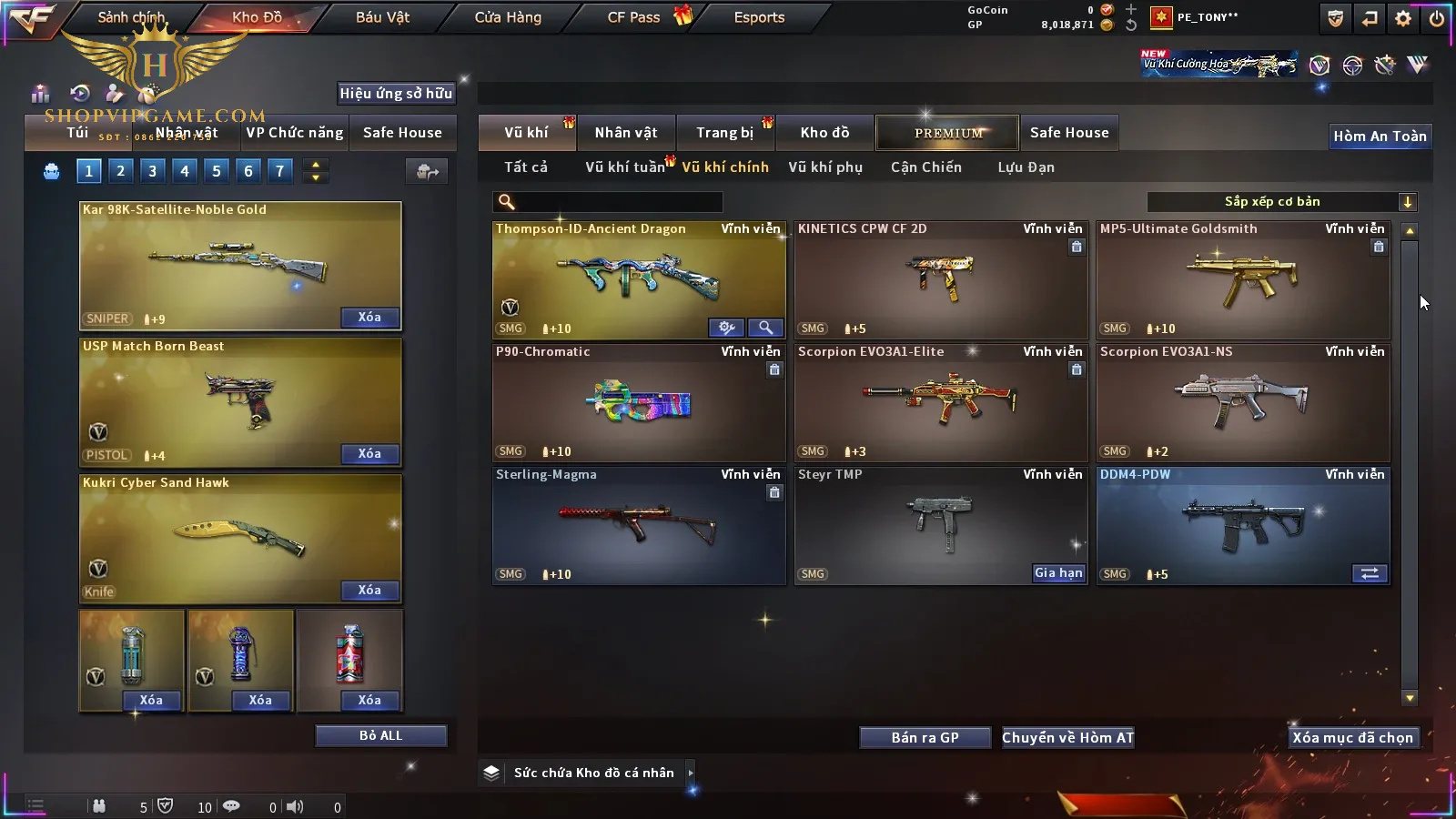Show the Vũ khí phụ category
Viewport: 1456px width, 819px height.
[825, 167]
